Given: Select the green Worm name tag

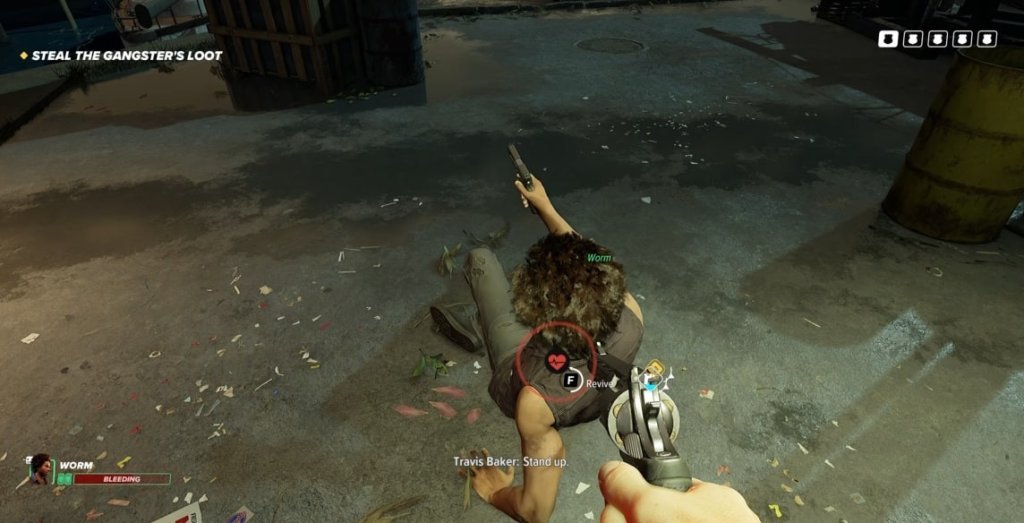Looking at the screenshot, I should point(598,258).
